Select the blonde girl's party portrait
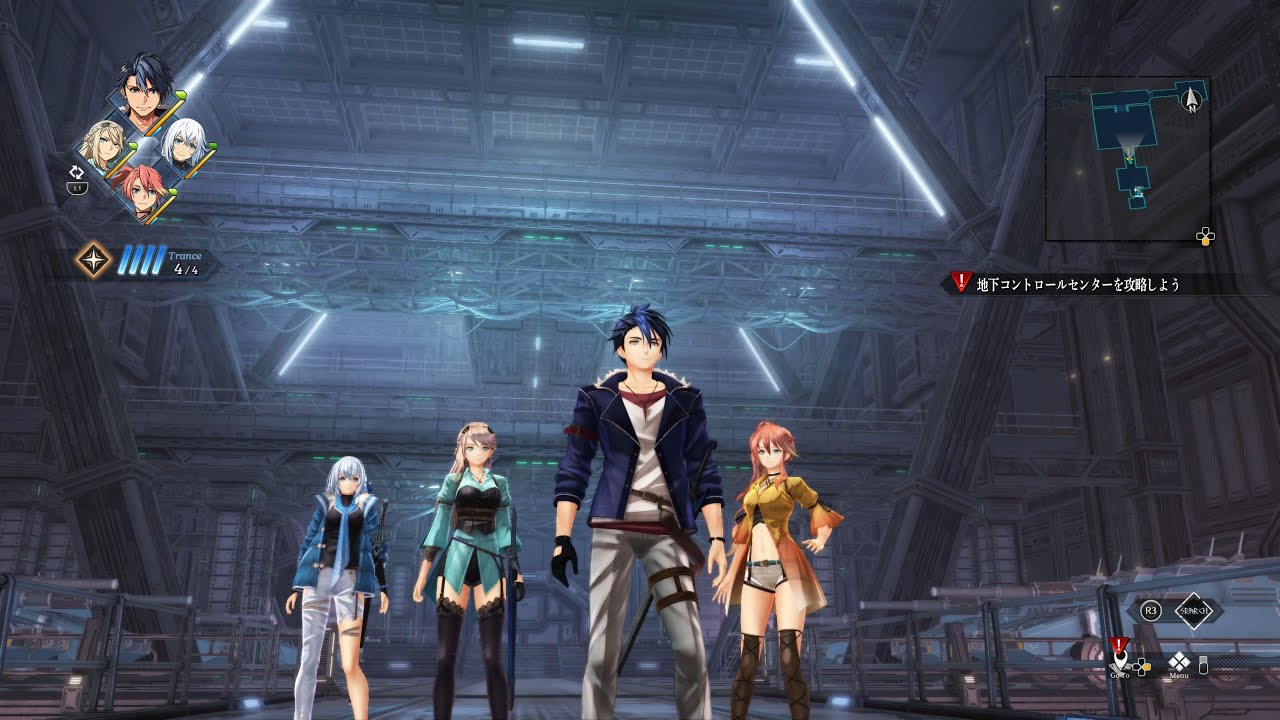Viewport: 1280px width, 720px height. point(103,147)
